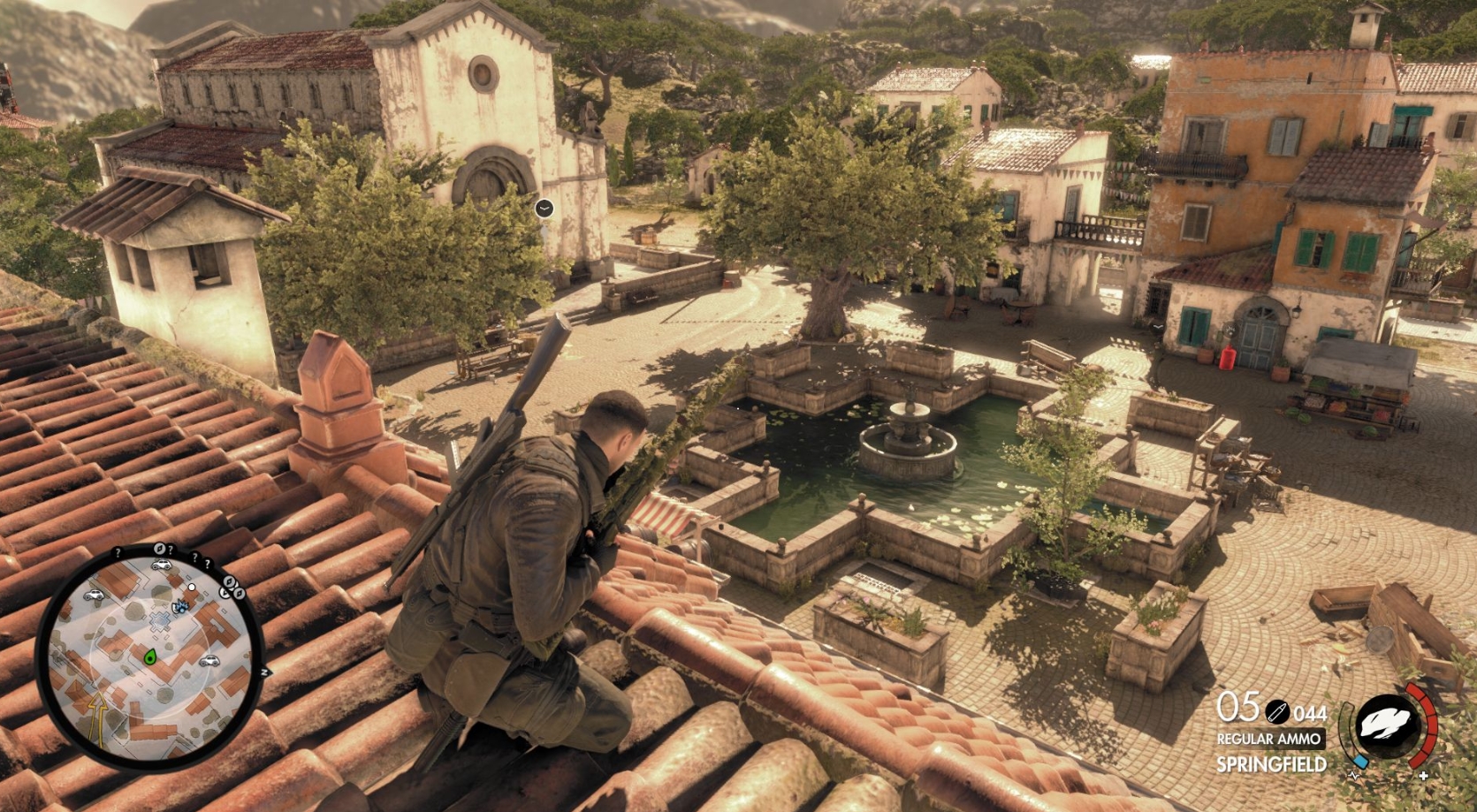The width and height of the screenshot is (1477, 812).
Task: Click the green player marker on the minimap
Action: click(x=150, y=656)
